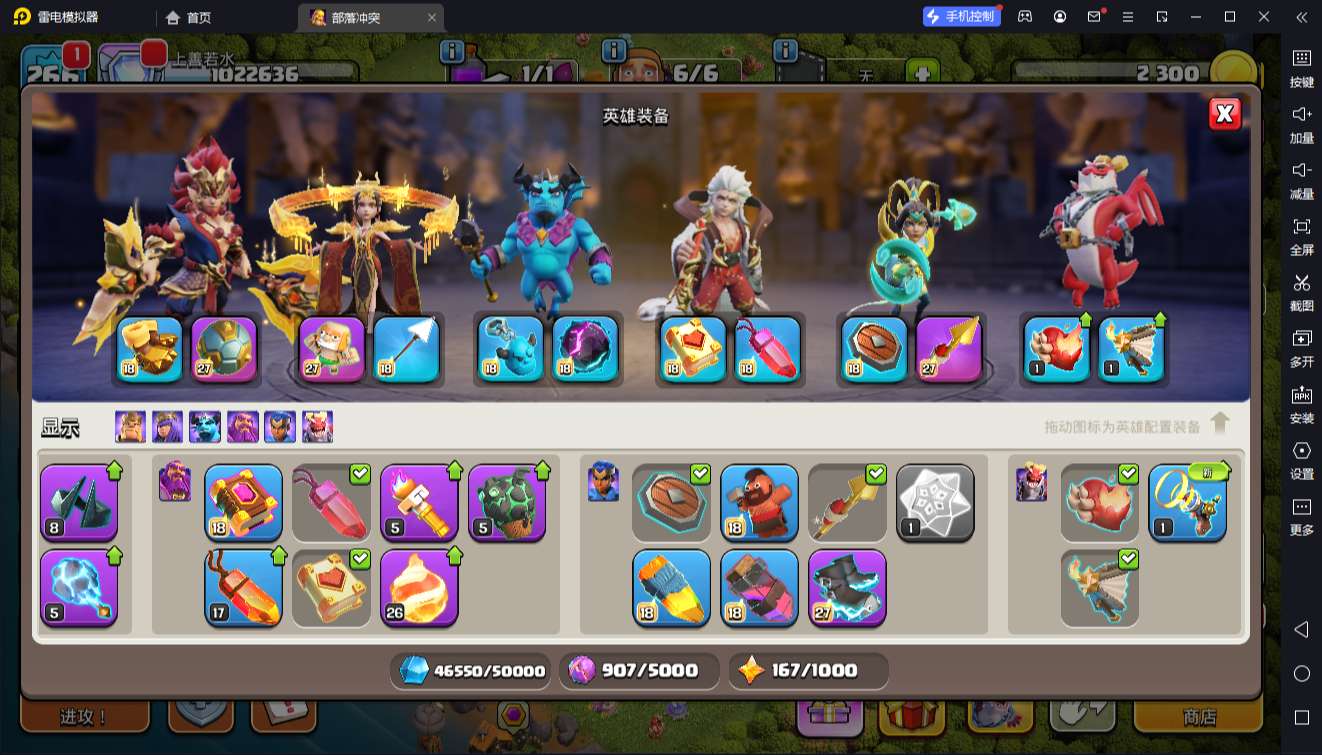Pick the equipped Seeking Shield slot

[x=874, y=349]
